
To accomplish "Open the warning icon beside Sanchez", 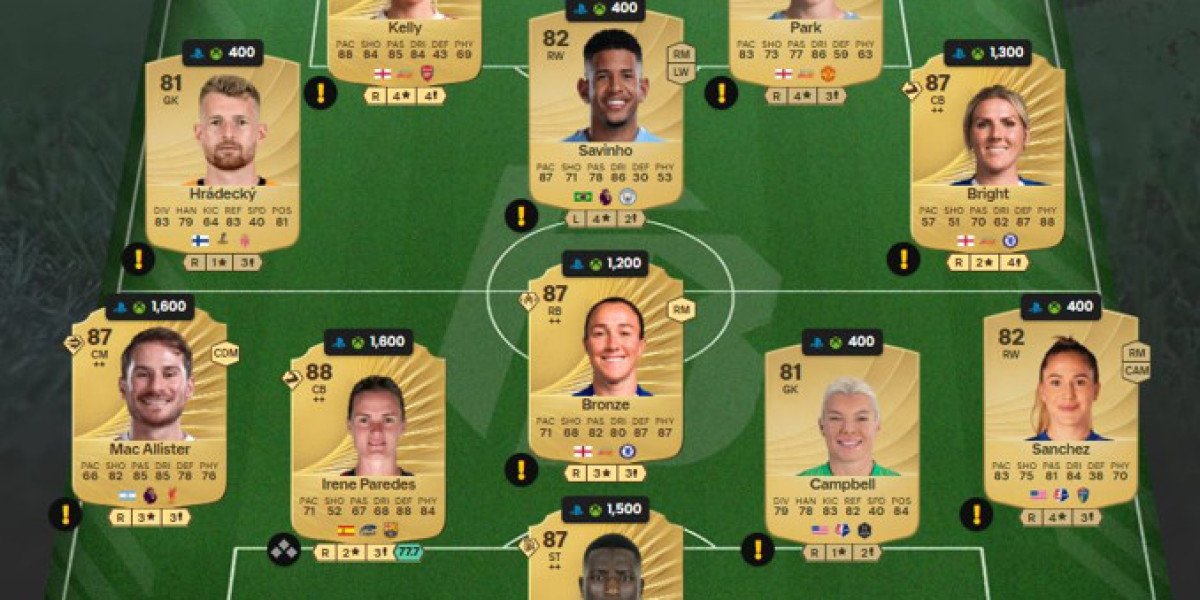I will tap(976, 515).
